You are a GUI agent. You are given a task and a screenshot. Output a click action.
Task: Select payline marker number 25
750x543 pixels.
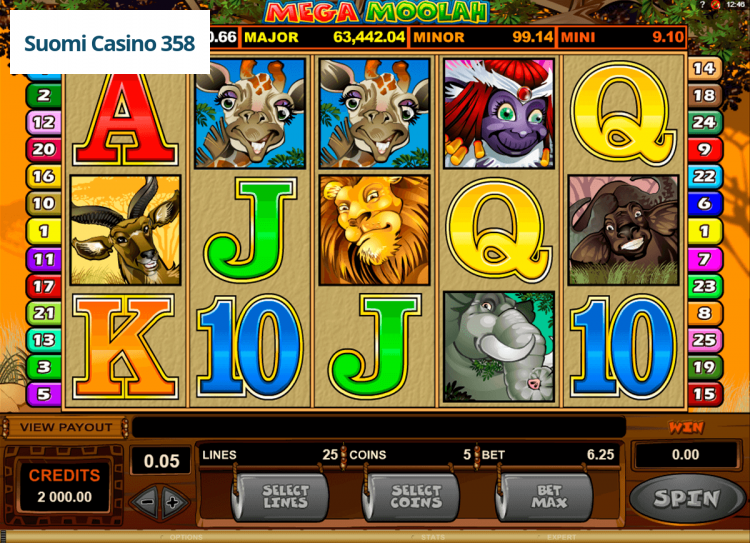click(705, 340)
